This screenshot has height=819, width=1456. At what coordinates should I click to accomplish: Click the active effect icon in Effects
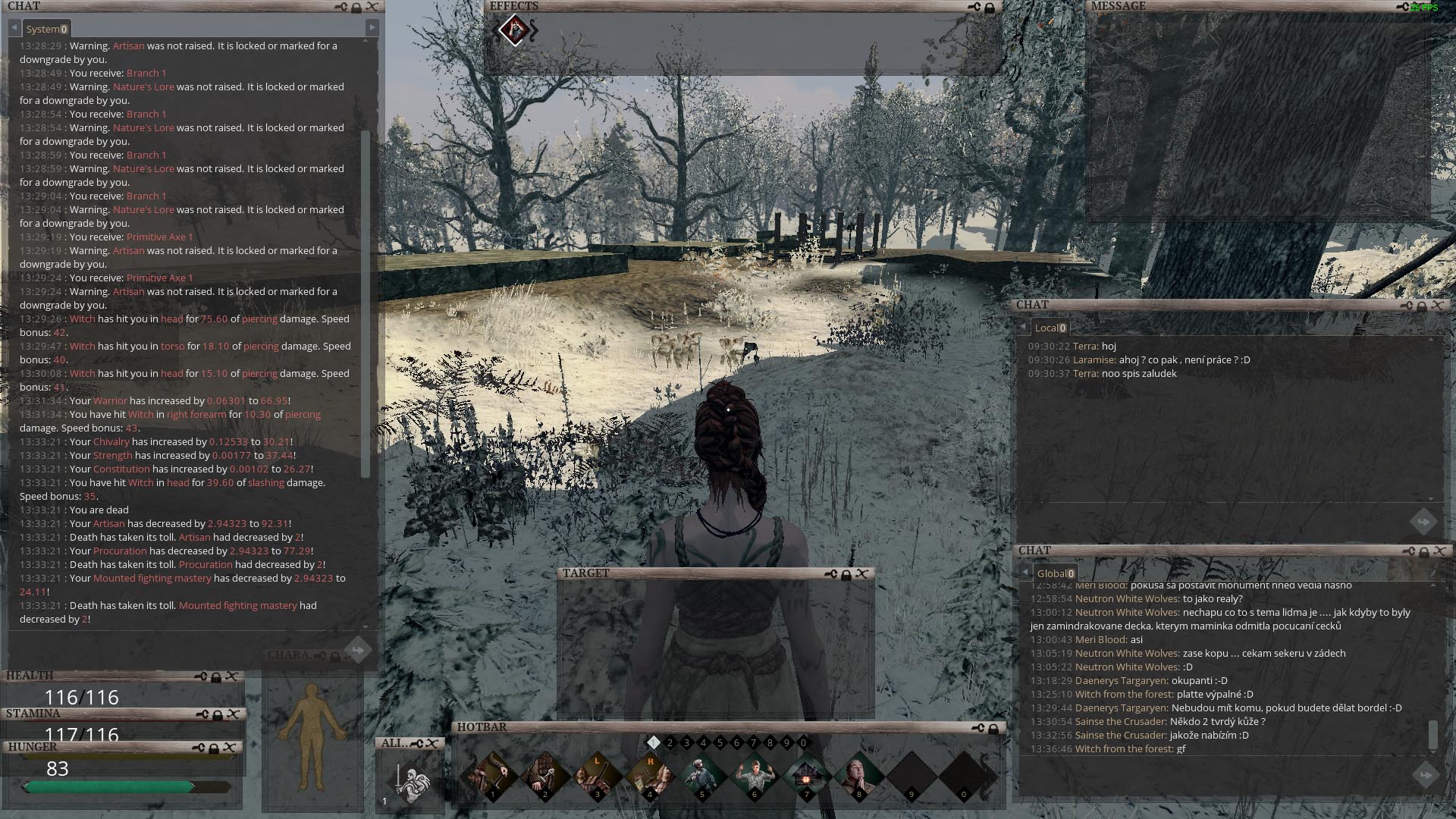[x=516, y=31]
